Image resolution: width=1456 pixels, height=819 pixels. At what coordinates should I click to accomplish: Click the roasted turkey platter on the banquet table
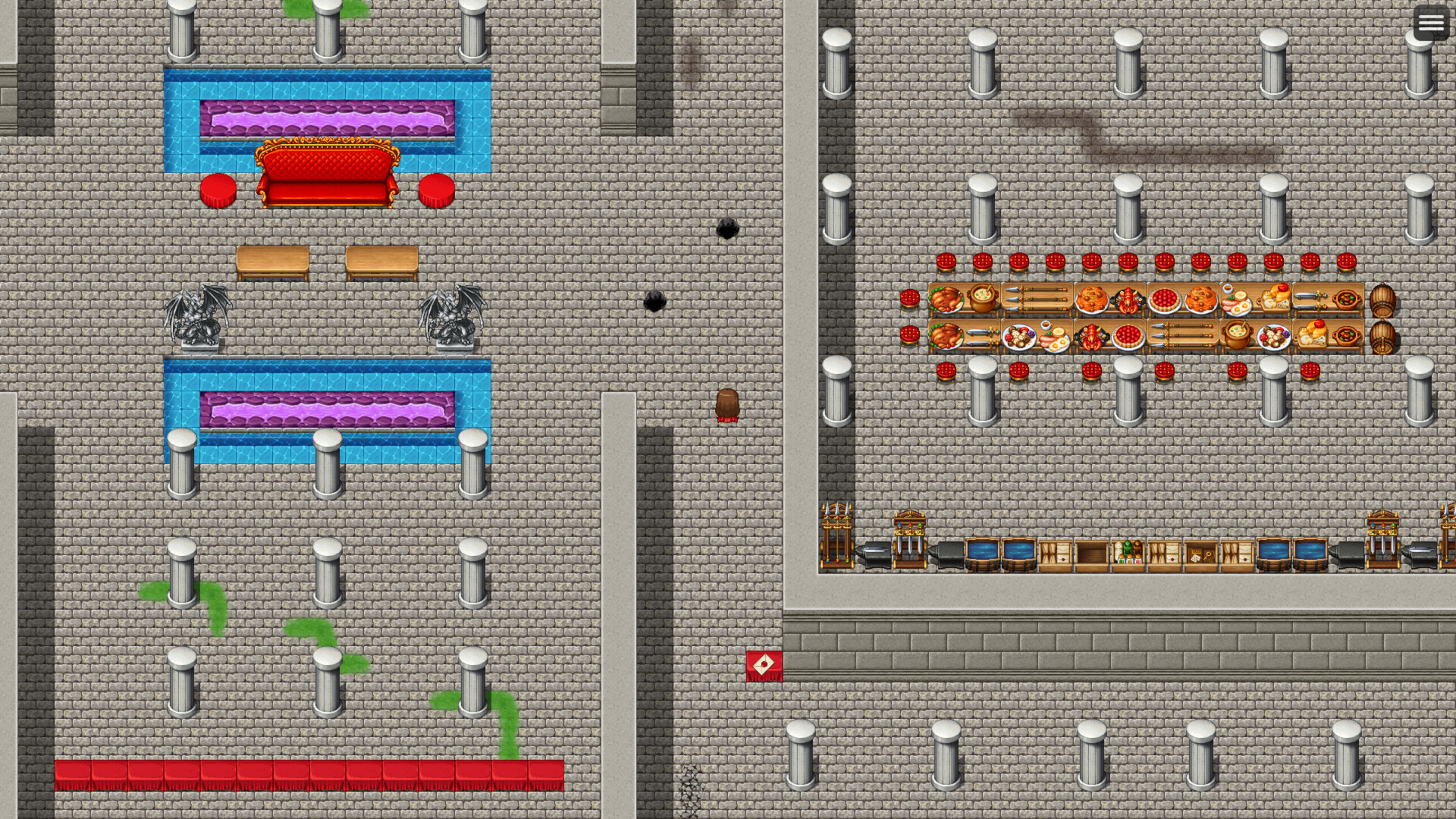(x=946, y=300)
